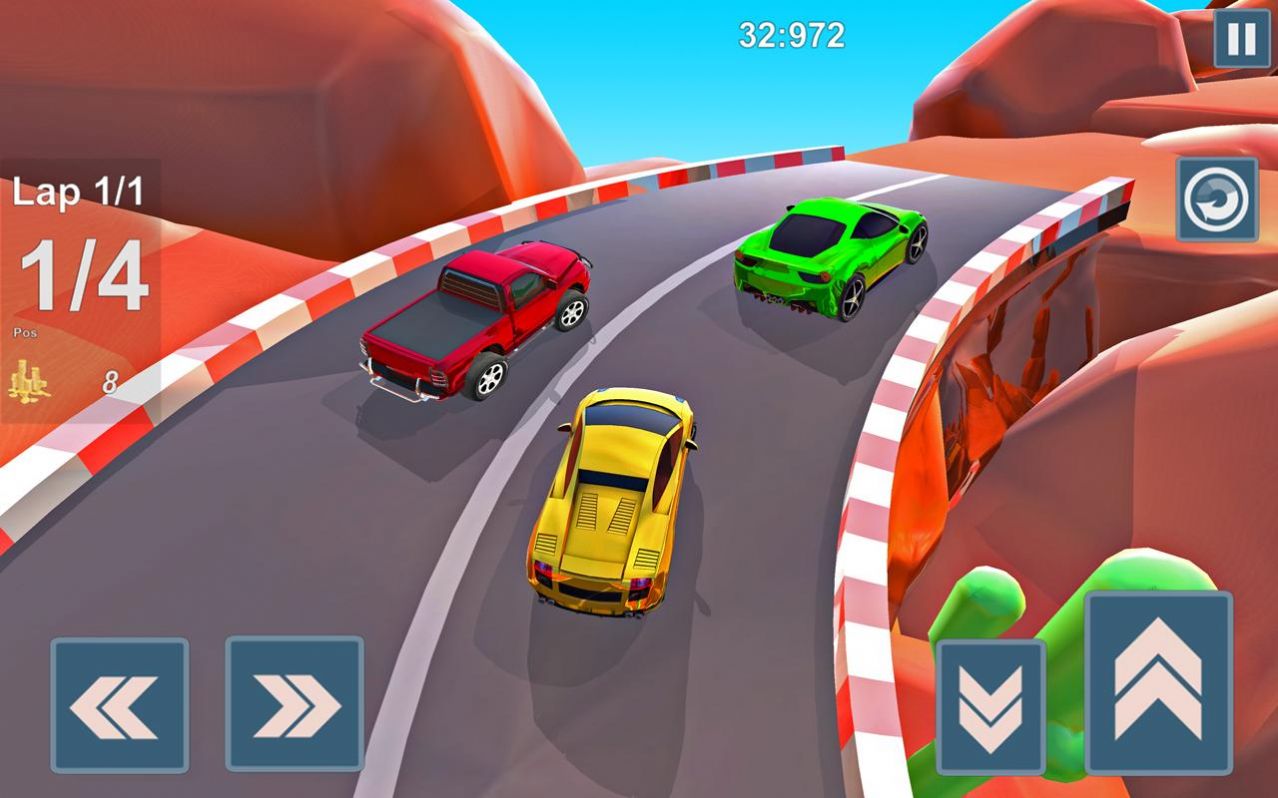Reset the car with the circular arrow button

pos(1216,199)
